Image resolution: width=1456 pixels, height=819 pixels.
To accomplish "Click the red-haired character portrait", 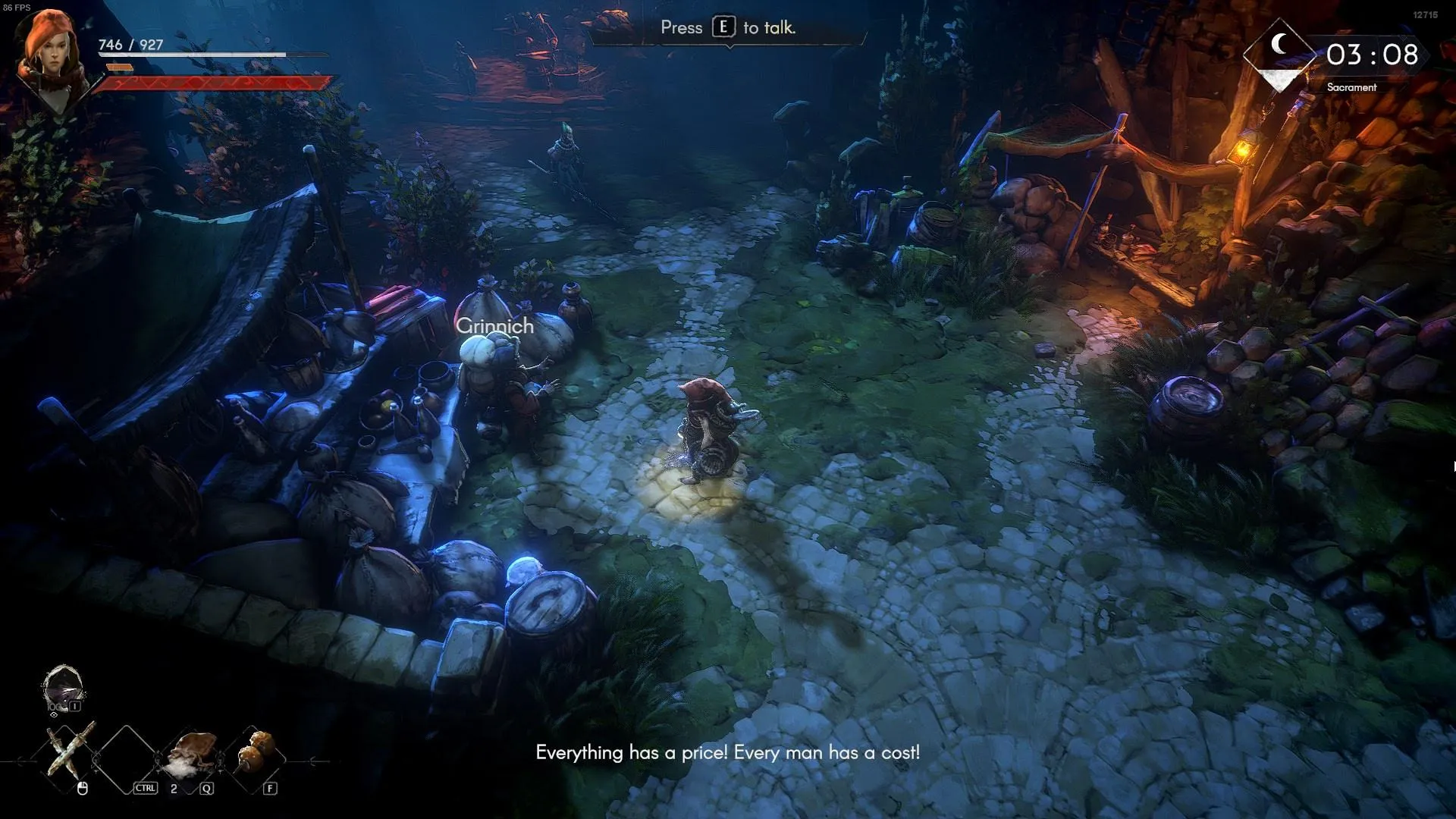I will click(x=50, y=55).
